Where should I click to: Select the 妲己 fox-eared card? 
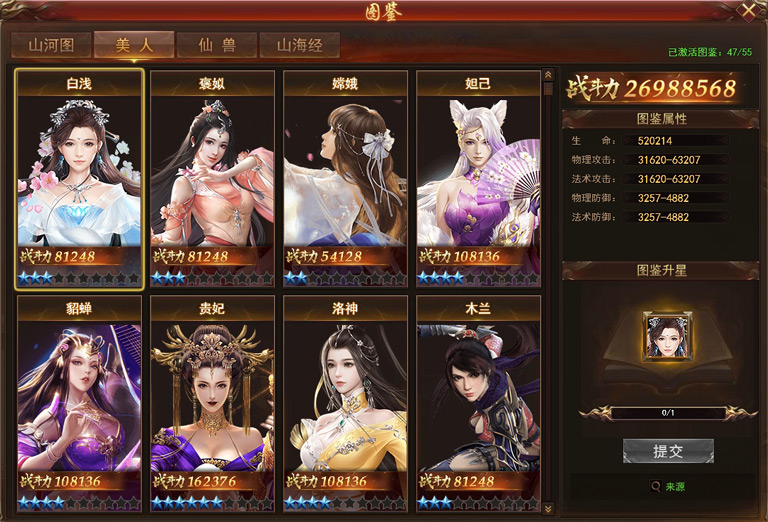(x=478, y=178)
